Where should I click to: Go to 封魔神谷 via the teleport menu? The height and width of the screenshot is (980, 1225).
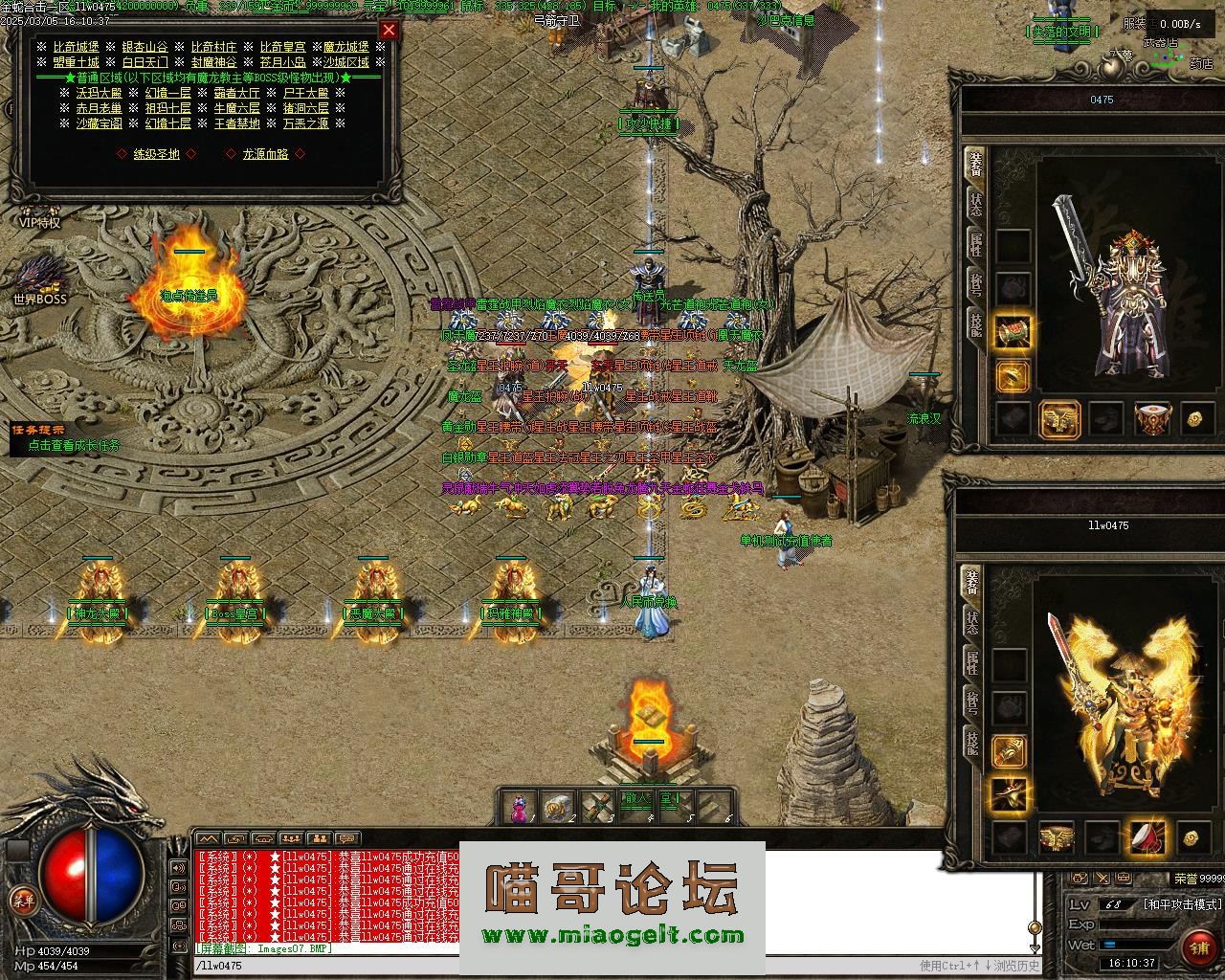click(213, 61)
